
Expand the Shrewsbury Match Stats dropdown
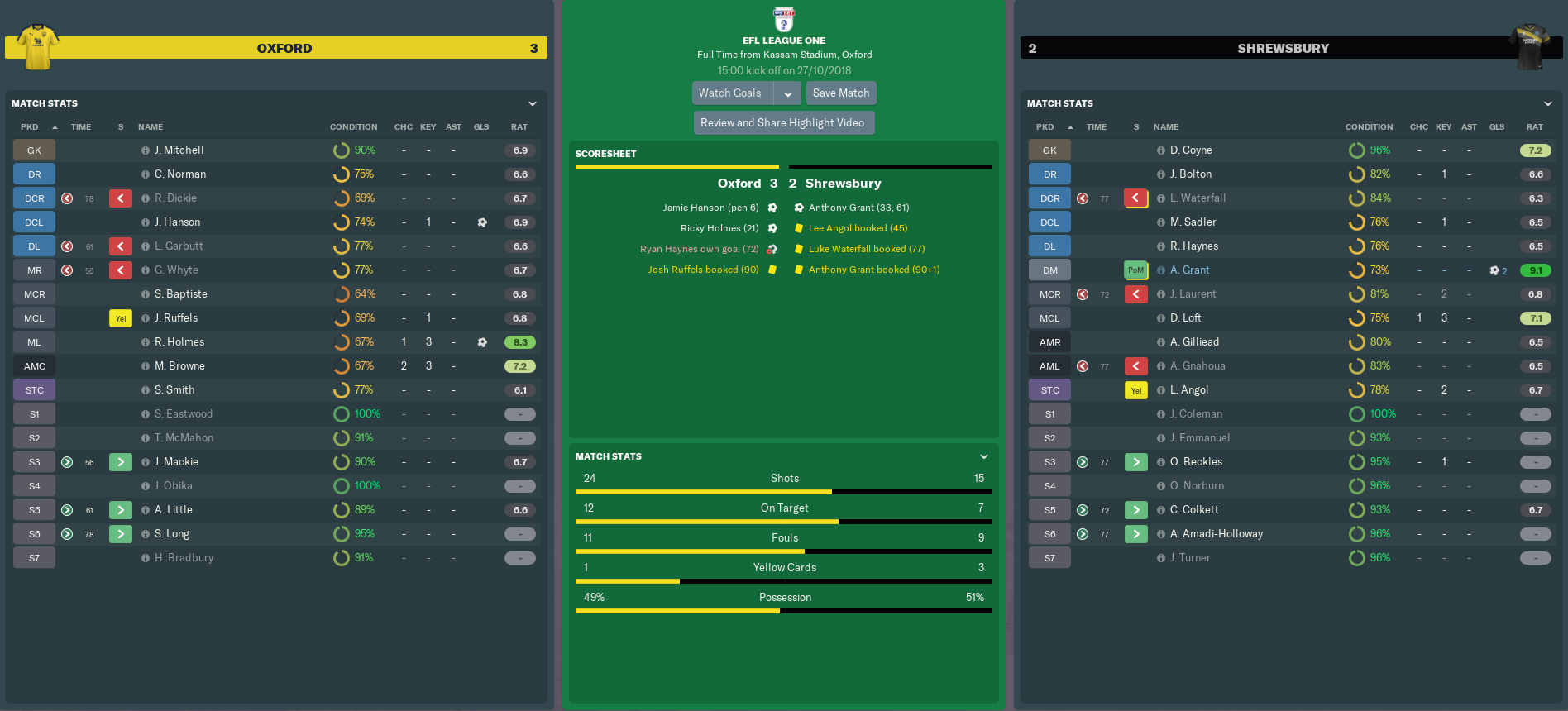1547,103
